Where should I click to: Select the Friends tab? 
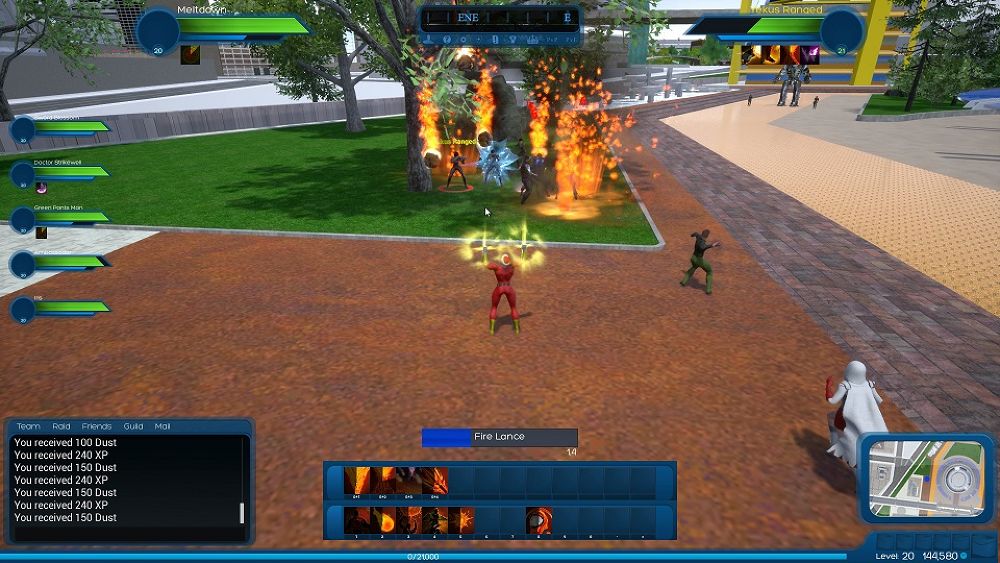click(97, 426)
